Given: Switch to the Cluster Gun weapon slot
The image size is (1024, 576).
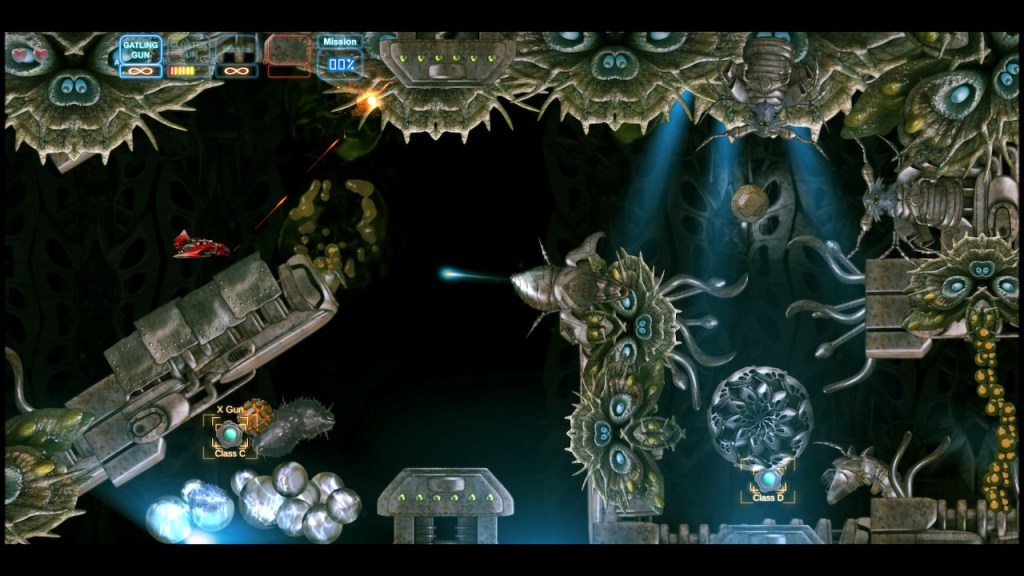Looking at the screenshot, I should point(188,50).
